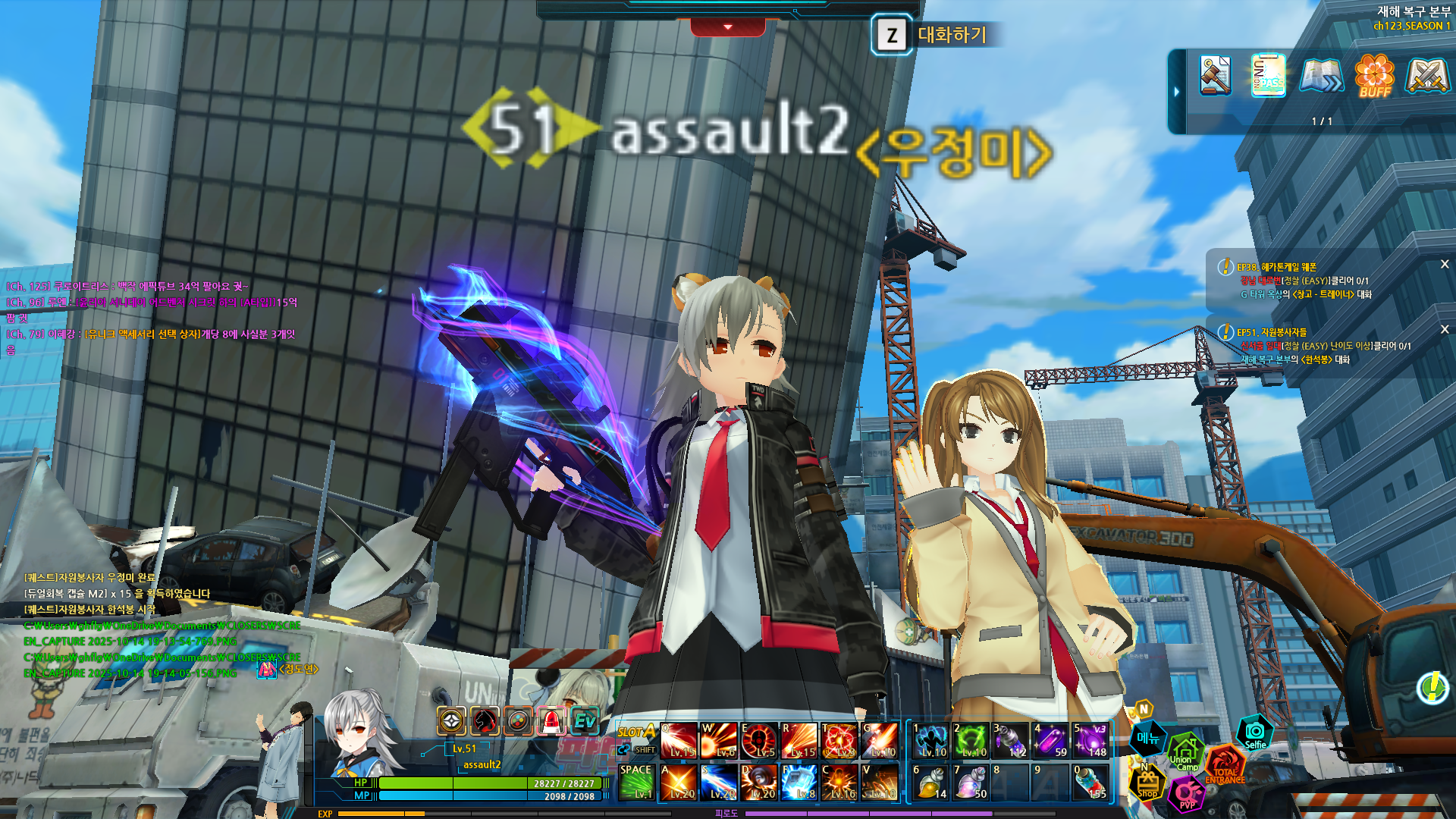Viewport: 1456px width, 819px height.
Task: Open the Selfie camera button
Action: click(x=1255, y=733)
